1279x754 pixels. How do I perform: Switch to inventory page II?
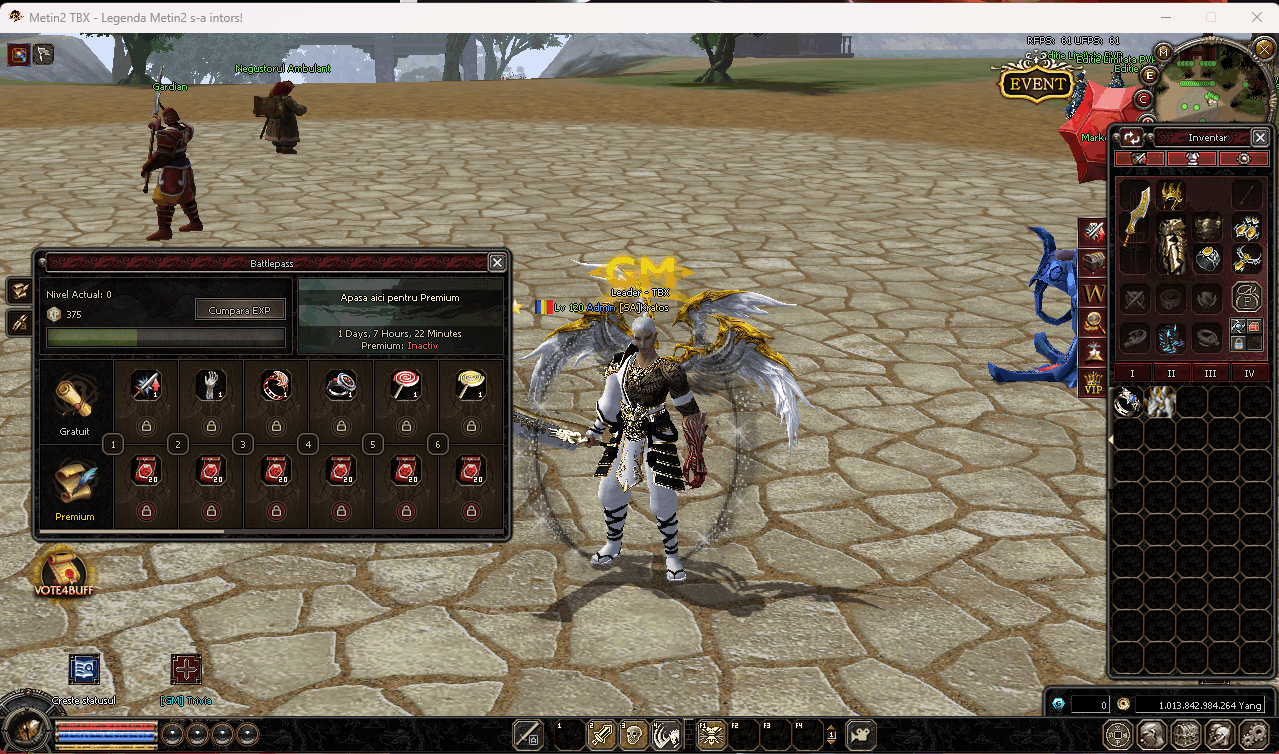[x=1171, y=373]
